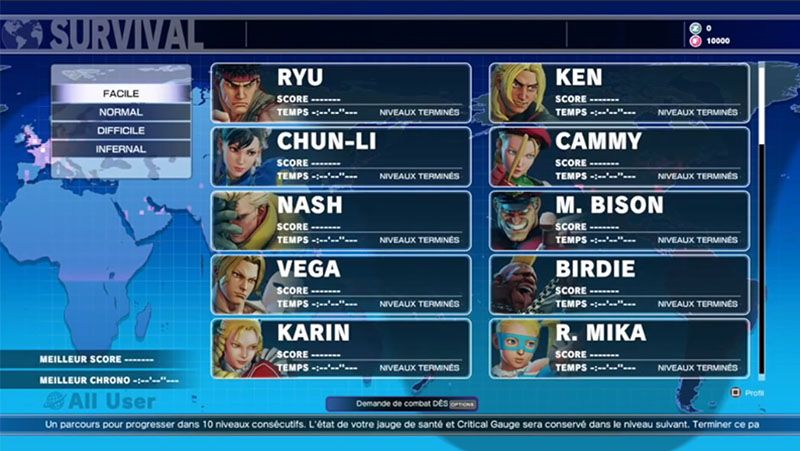Choose Chun-Li from the character list
800x451 pixels.
pyautogui.click(x=341, y=157)
